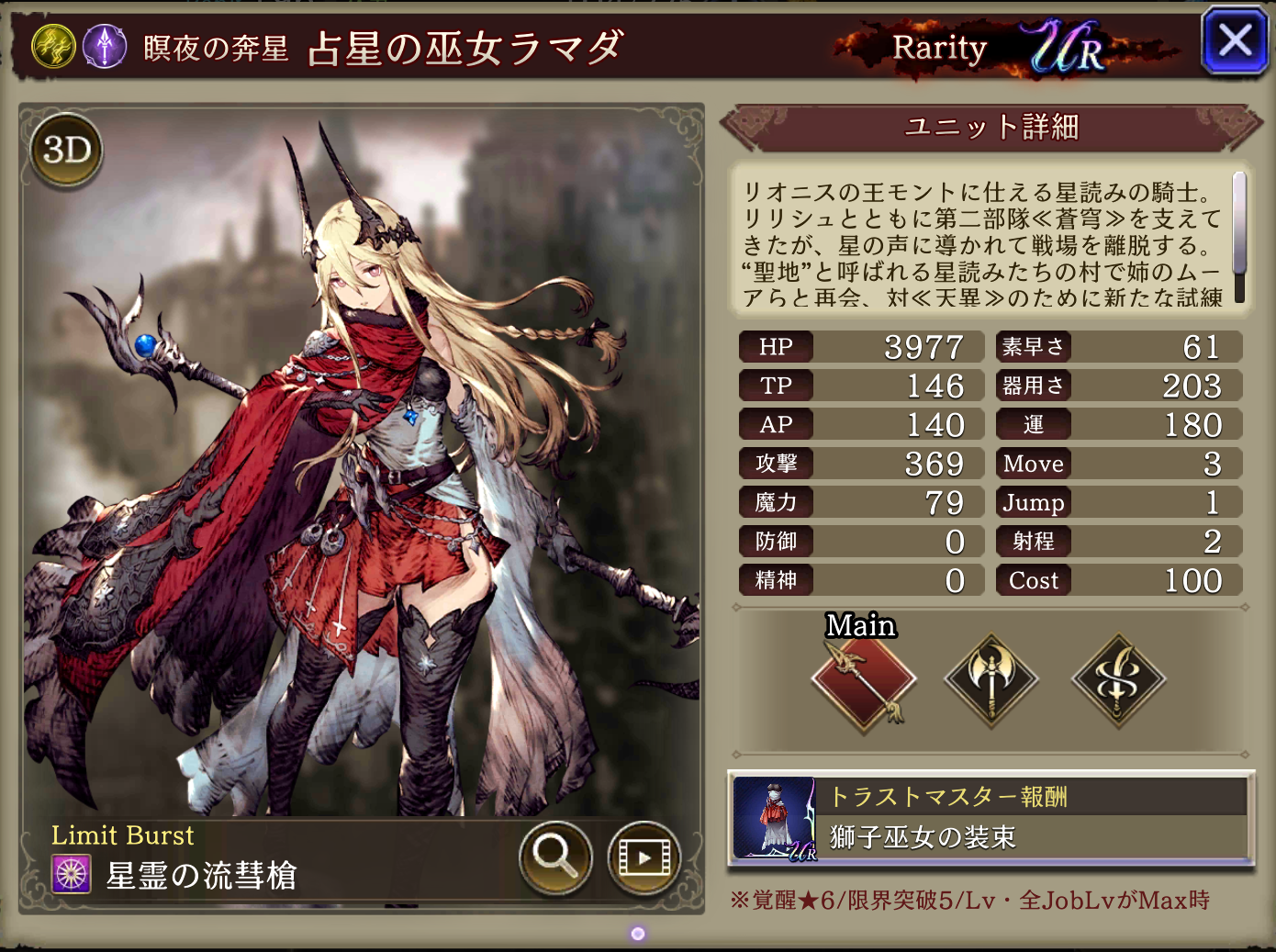Viewport: 1276px width, 952px height.
Task: Open the Trust Master reward 獅子巫女の装束
Action: (x=991, y=819)
